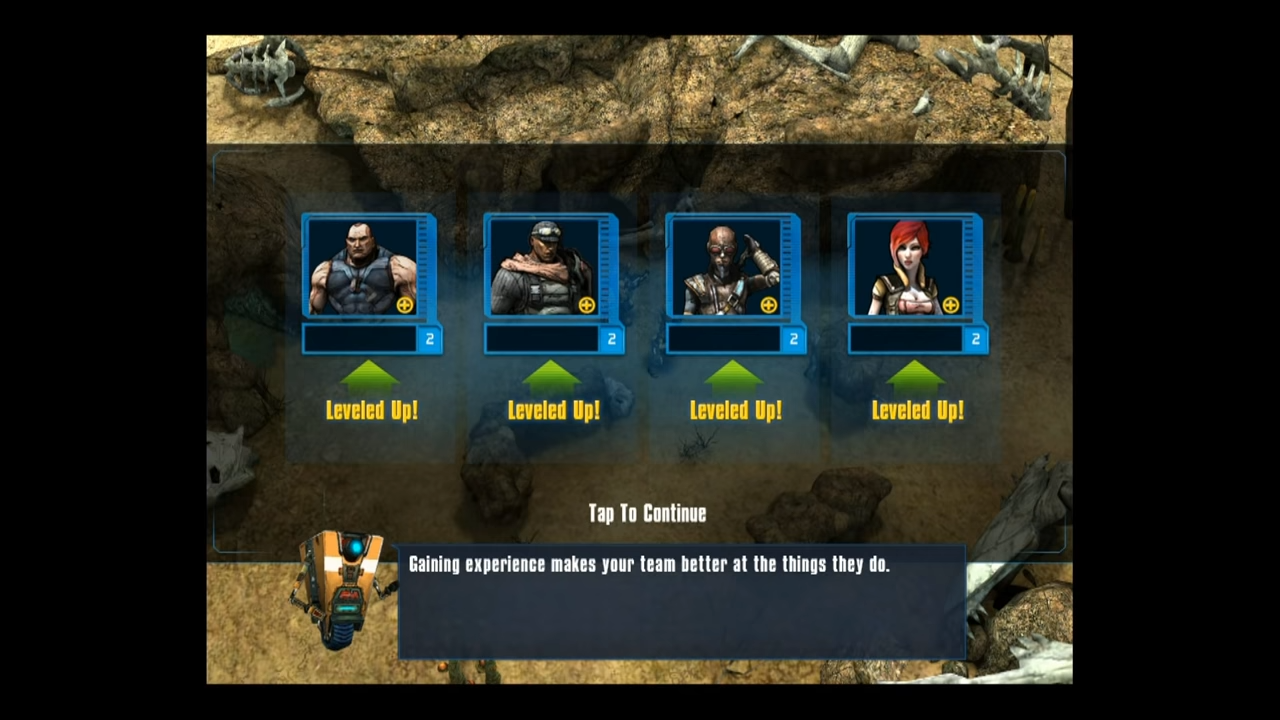The width and height of the screenshot is (1280, 720).
Task: Click the gold plus icon on Roland's portrait
Action: click(587, 305)
